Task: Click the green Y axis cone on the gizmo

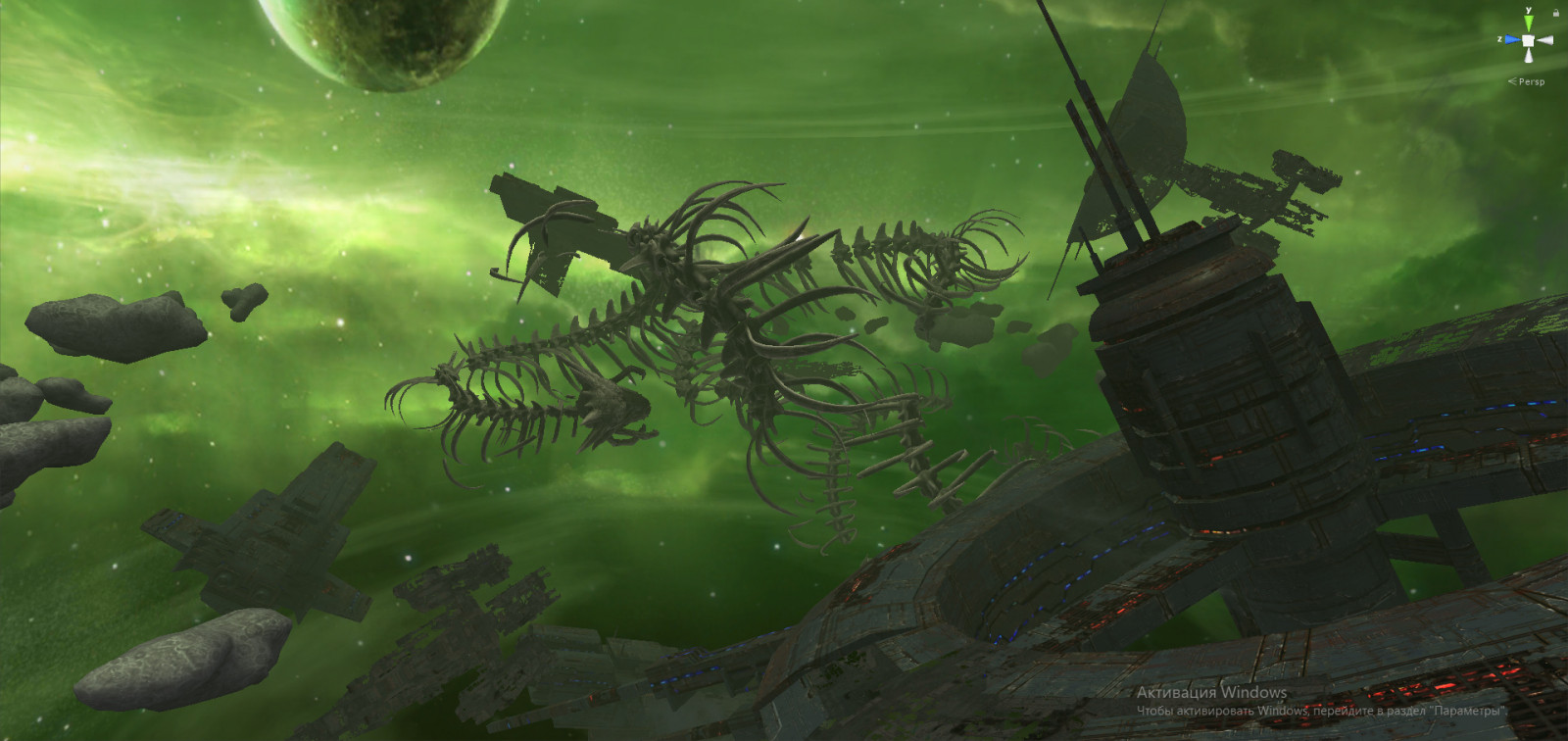Action: (x=1527, y=24)
